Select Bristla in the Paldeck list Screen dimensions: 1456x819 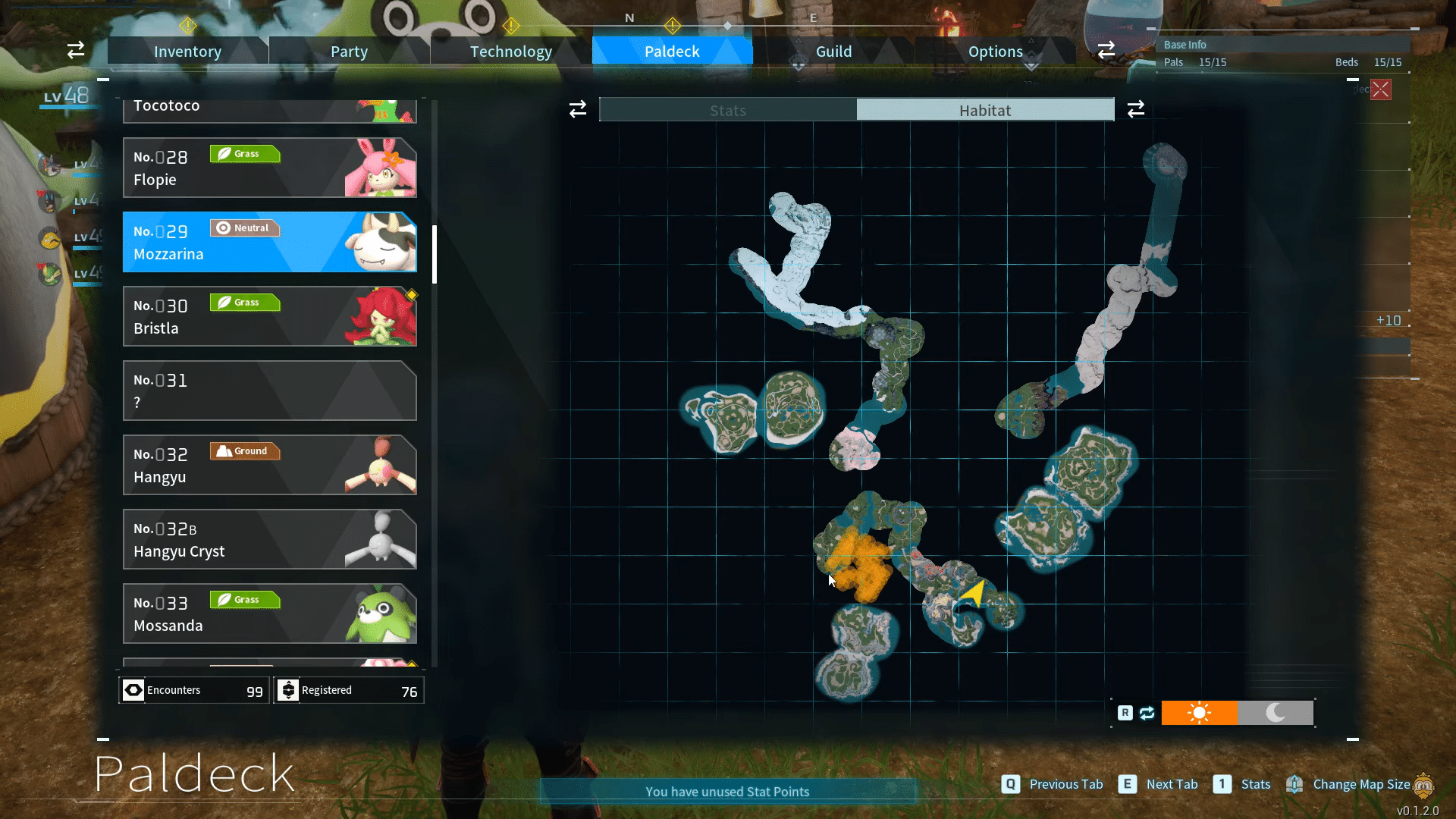269,316
